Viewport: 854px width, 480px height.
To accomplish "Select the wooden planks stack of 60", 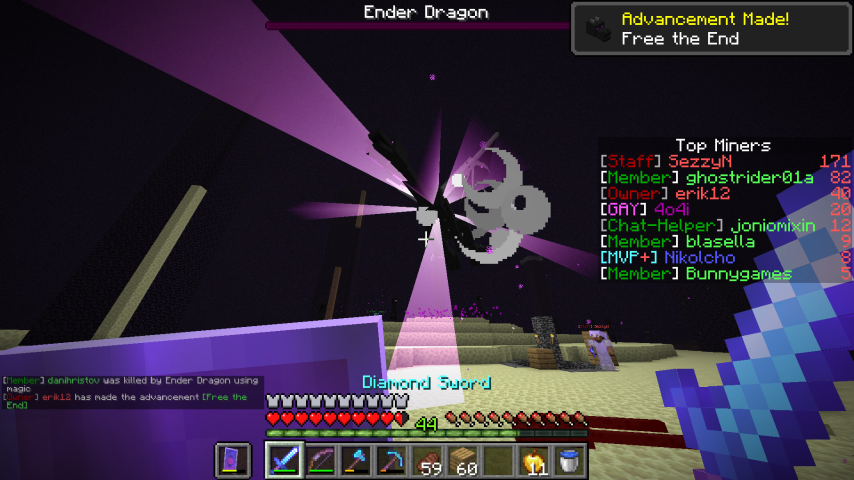I will [465, 461].
